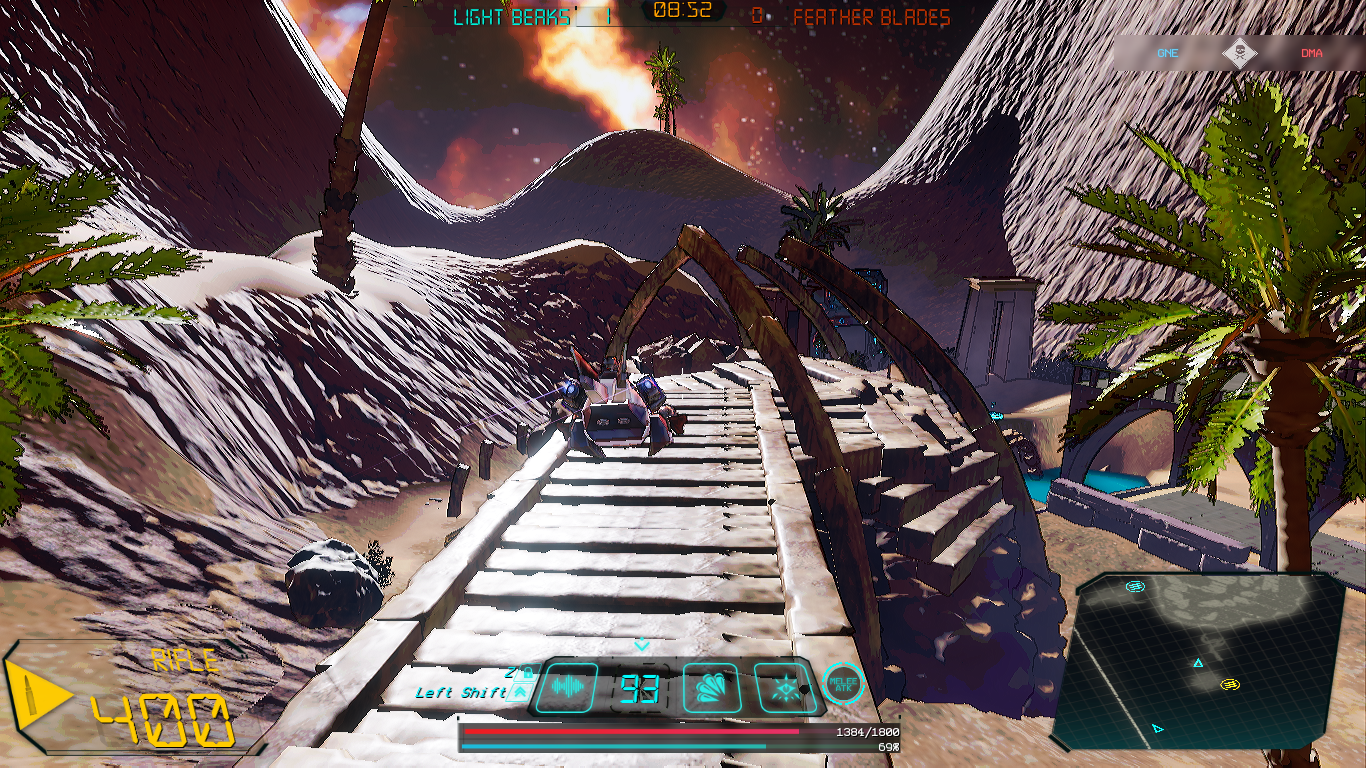Screen dimensions: 1366x768
Task: Select the yellow bullet rifle weapon icon
Action: pos(36,697)
